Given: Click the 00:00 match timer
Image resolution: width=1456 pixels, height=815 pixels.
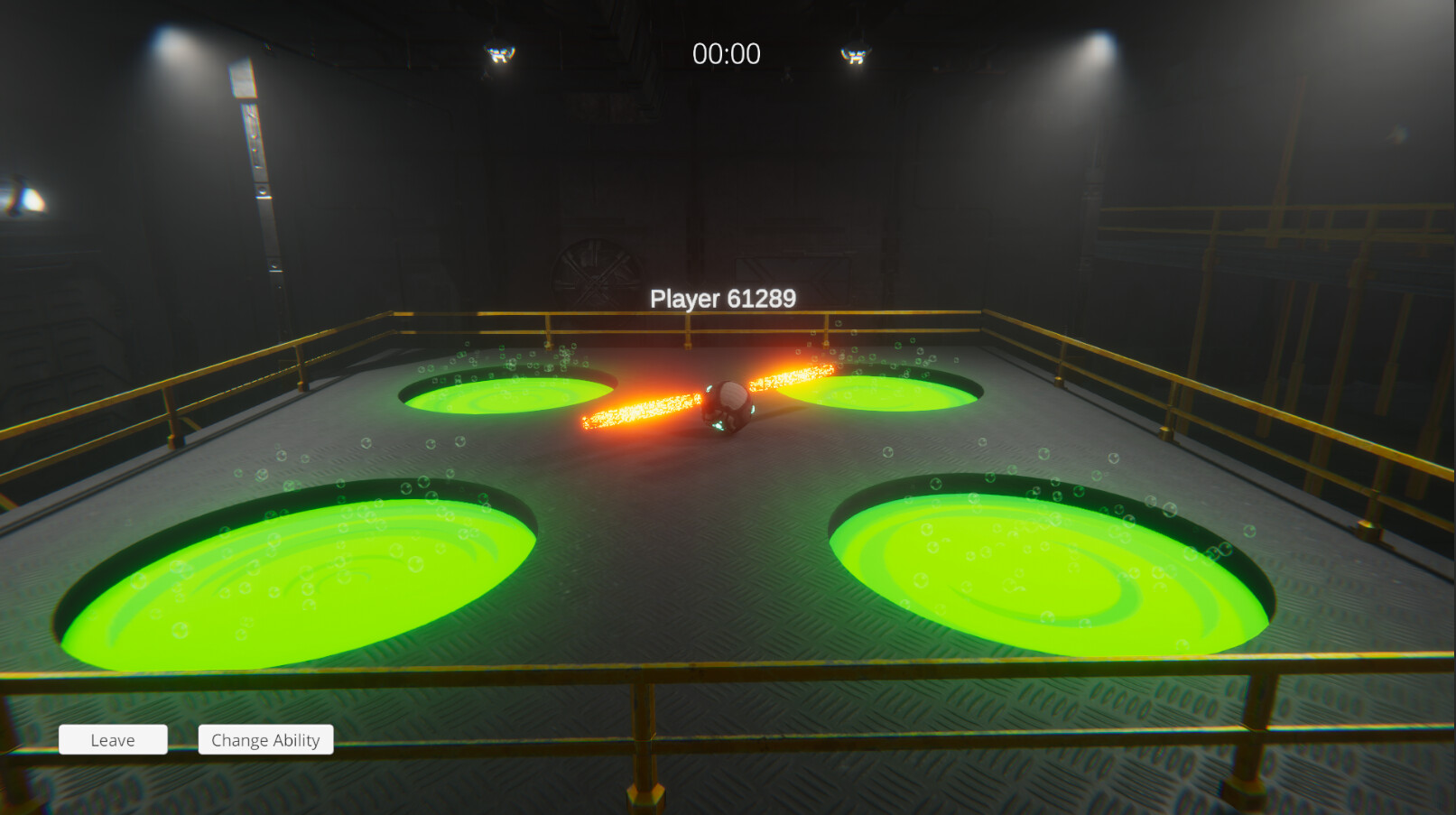Looking at the screenshot, I should point(728,54).
